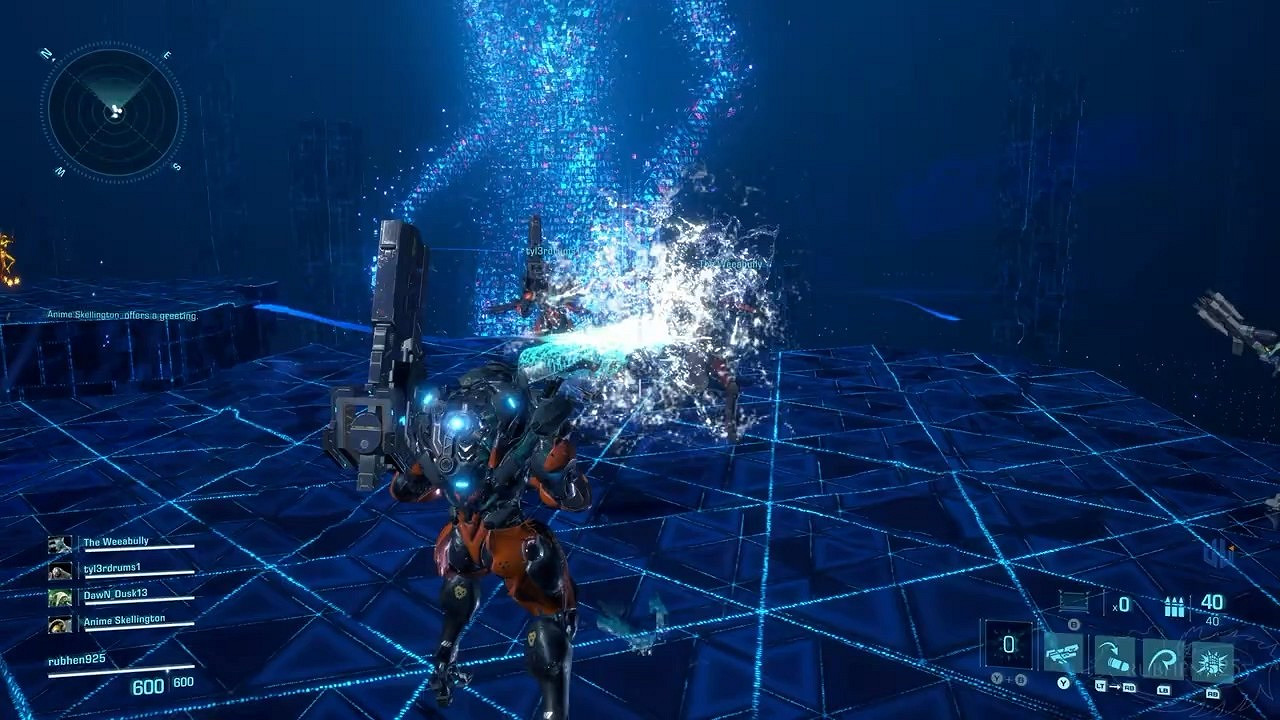
Task: Open the compass radar in the top-left corner
Action: click(115, 108)
